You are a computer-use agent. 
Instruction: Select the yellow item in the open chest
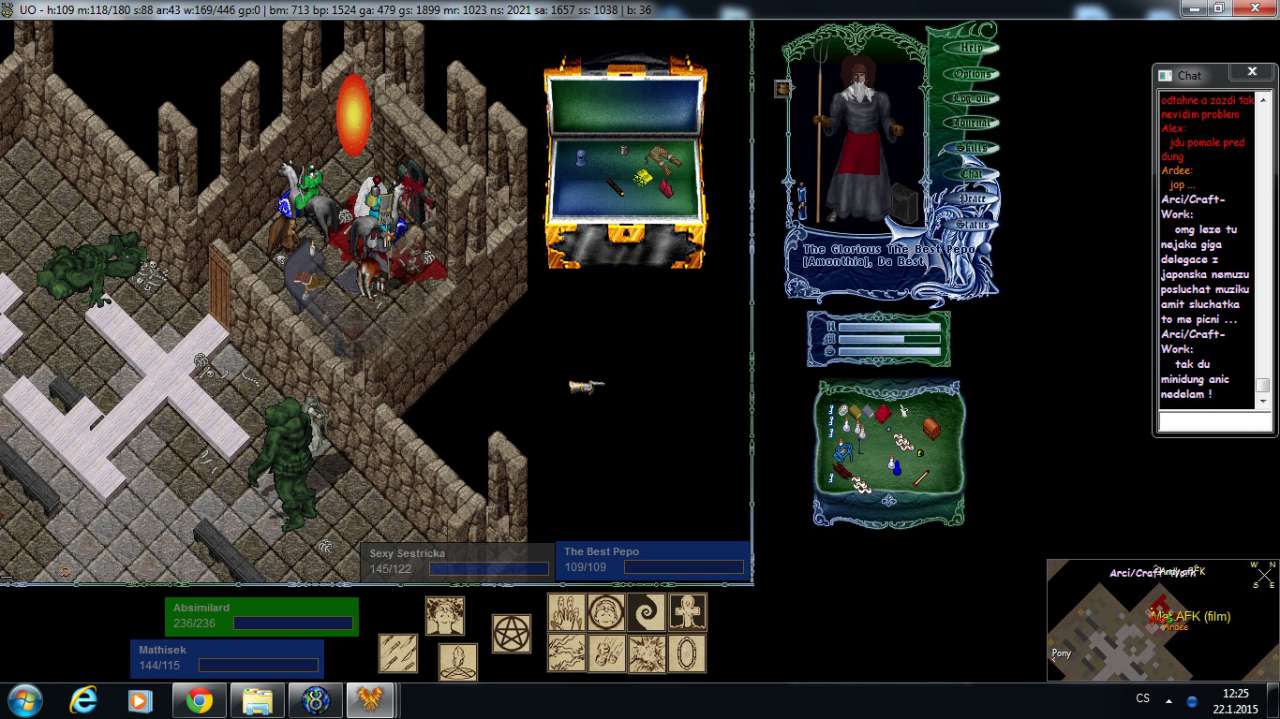point(643,177)
